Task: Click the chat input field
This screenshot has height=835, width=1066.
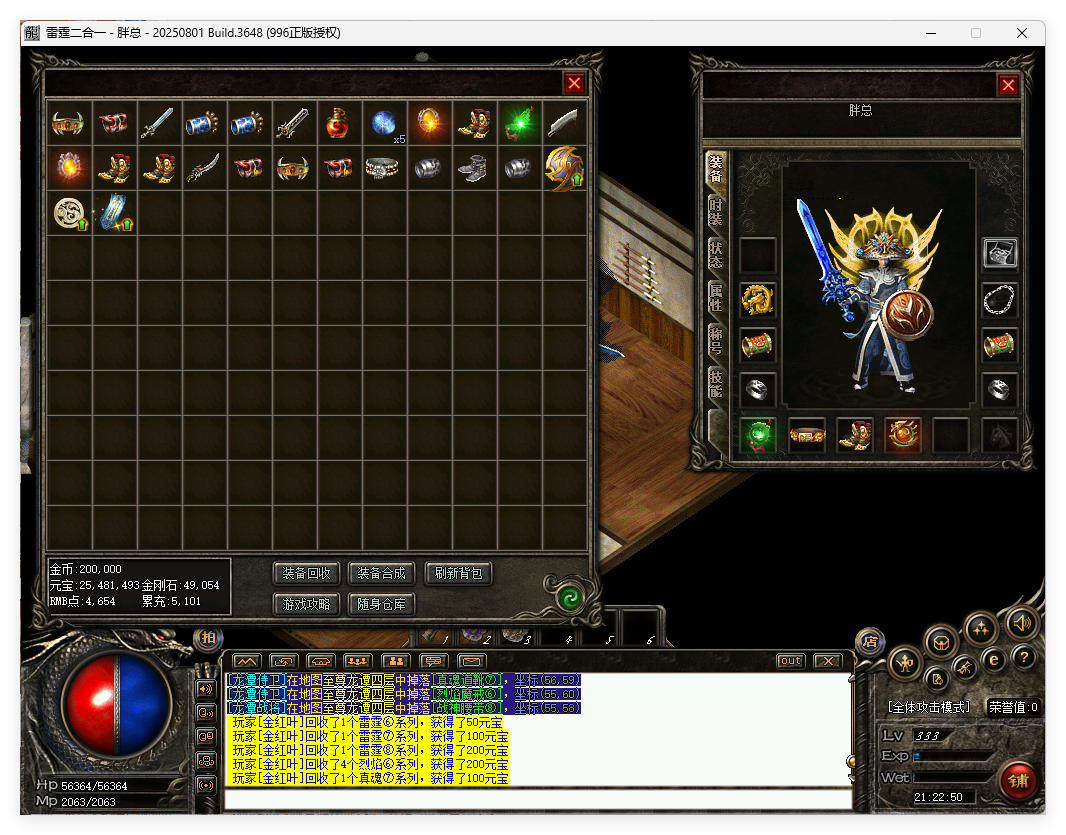Action: [538, 799]
